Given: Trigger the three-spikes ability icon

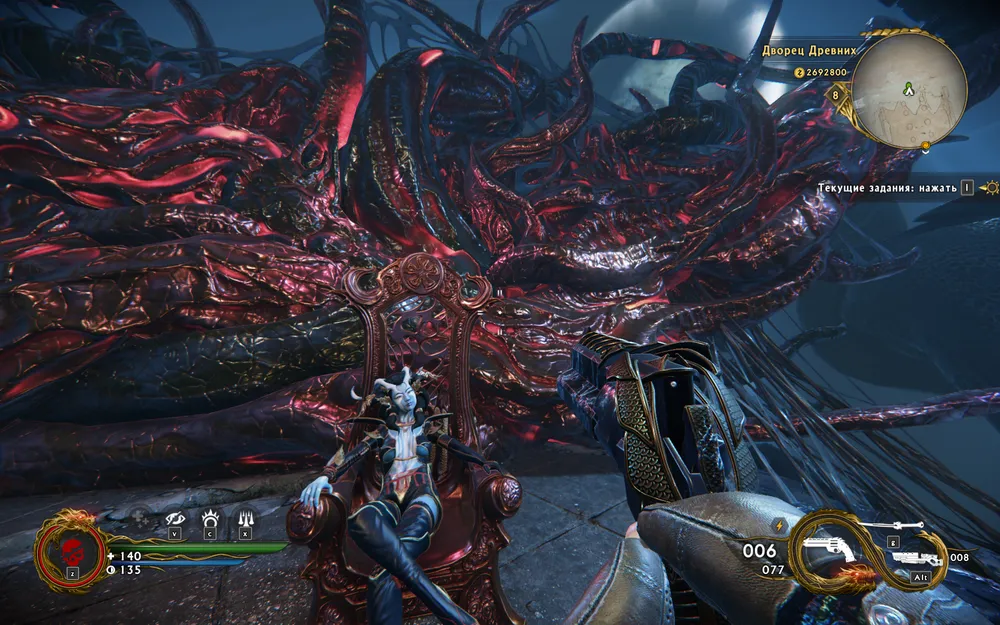Looking at the screenshot, I should click(x=245, y=517).
